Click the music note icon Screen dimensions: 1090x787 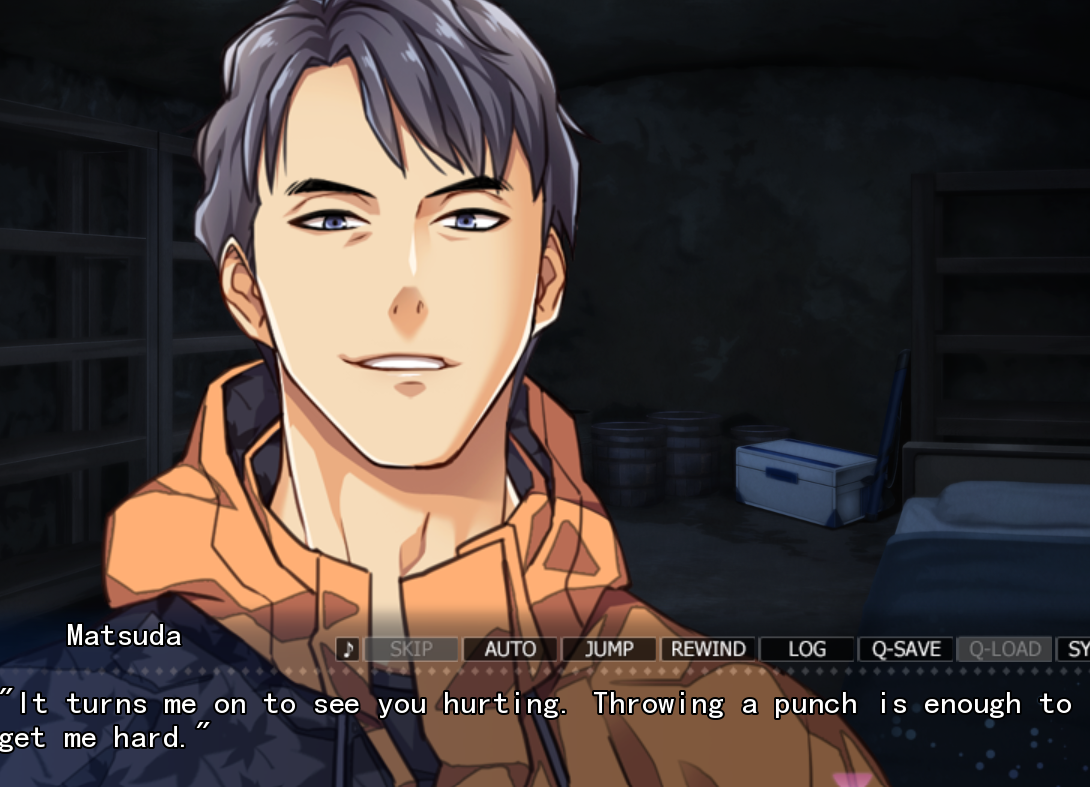[x=348, y=649]
